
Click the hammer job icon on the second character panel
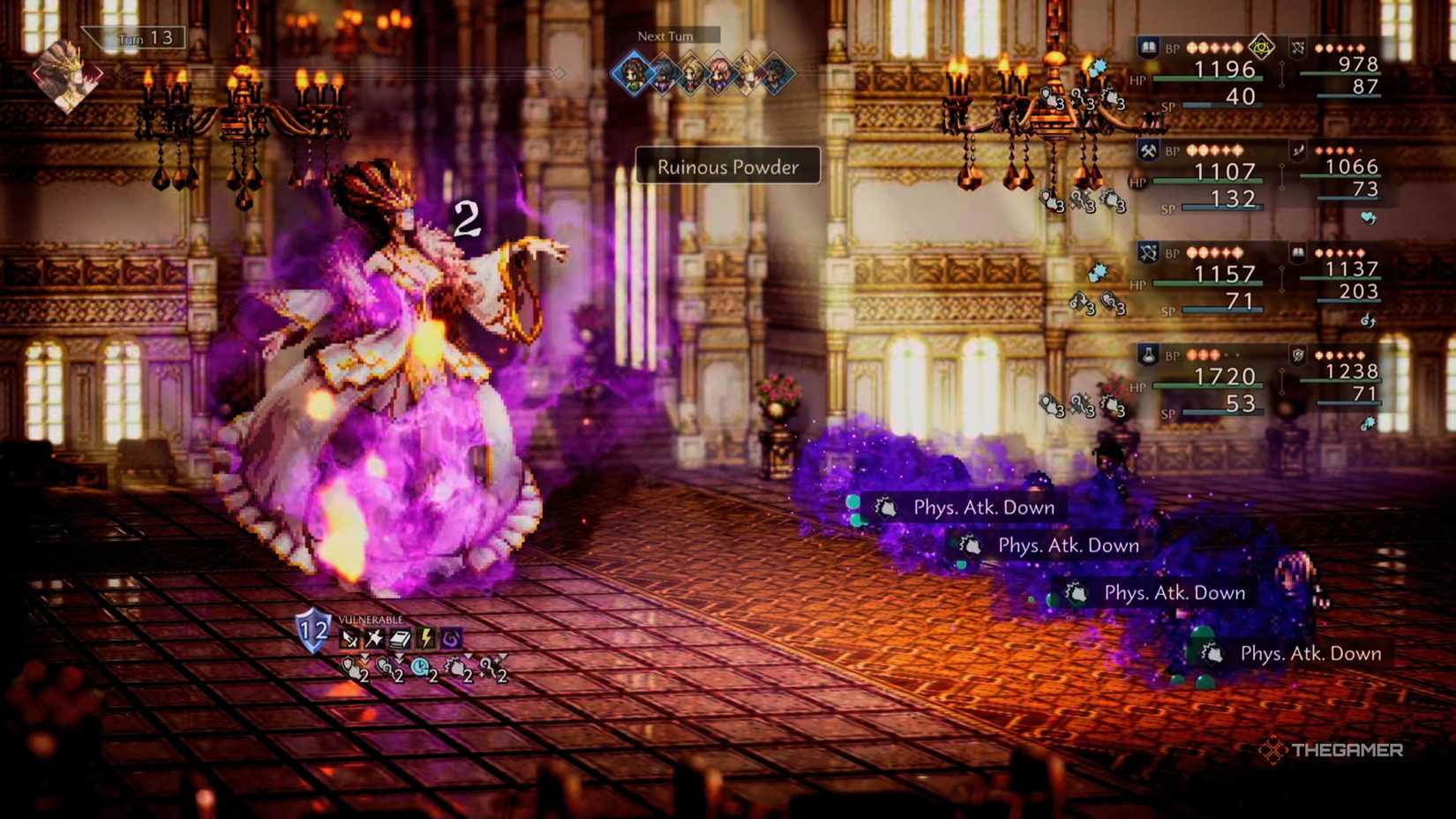1148,150
